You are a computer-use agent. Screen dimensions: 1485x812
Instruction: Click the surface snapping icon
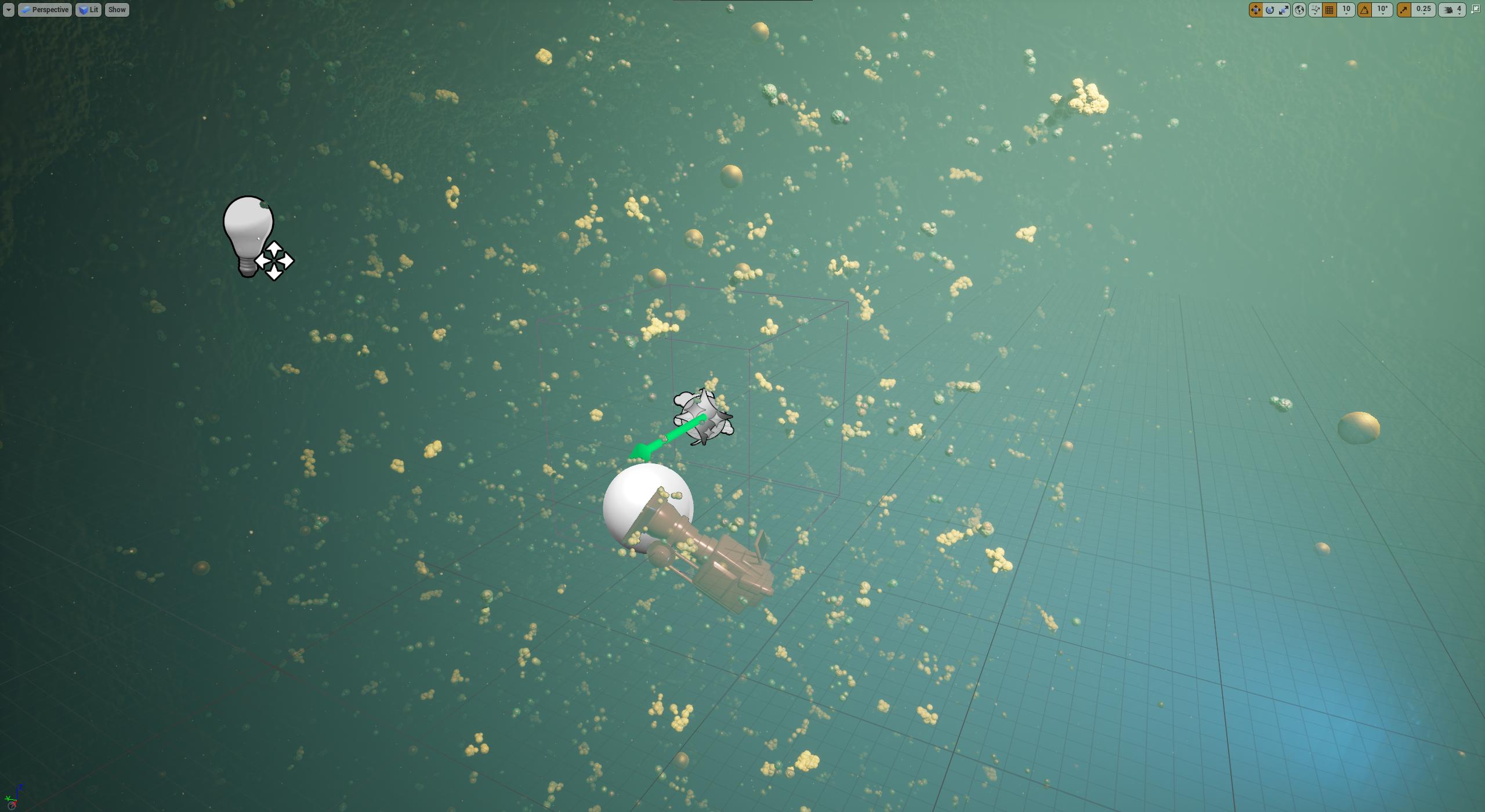tap(1316, 9)
